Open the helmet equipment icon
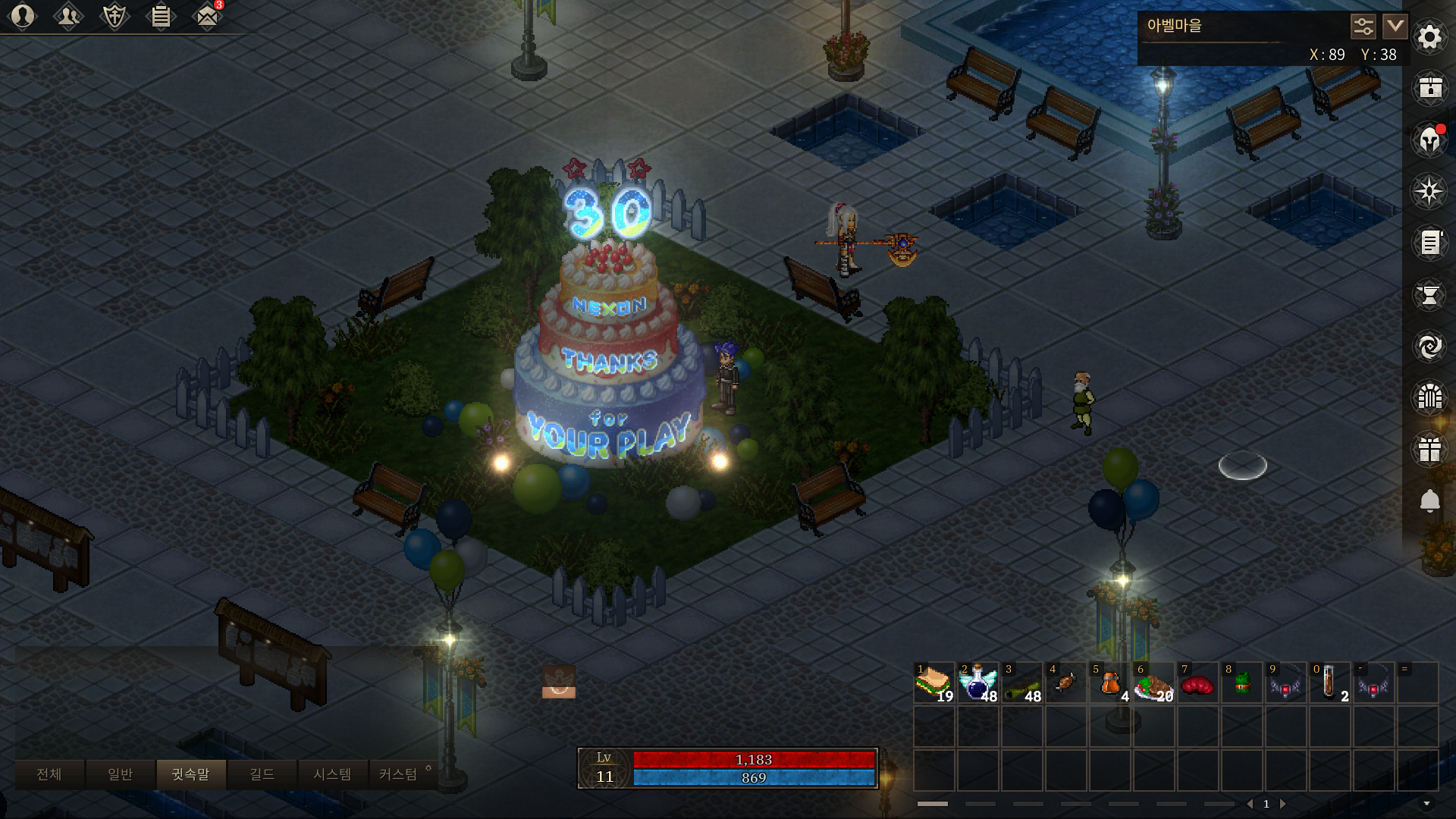This screenshot has width=1456, height=819. click(1429, 140)
